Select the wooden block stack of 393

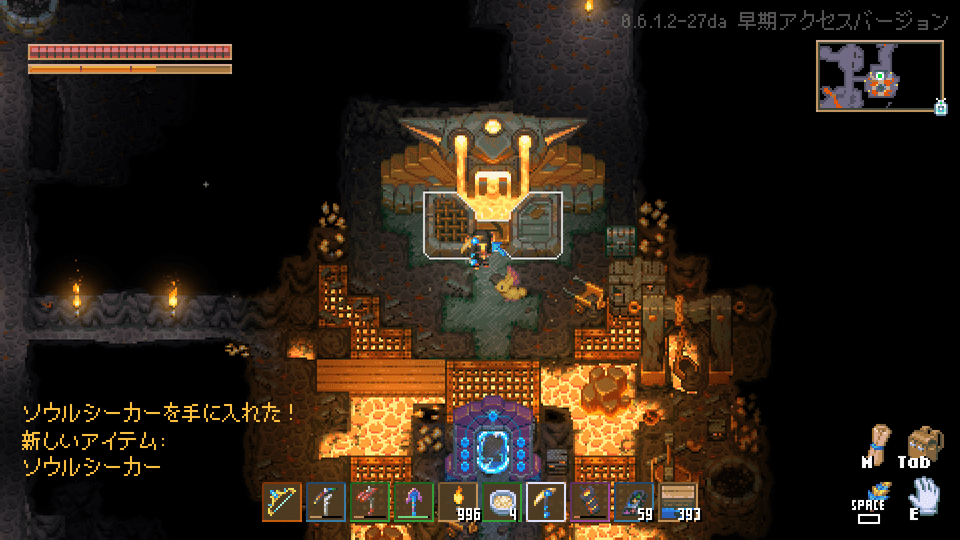pyautogui.click(x=678, y=502)
